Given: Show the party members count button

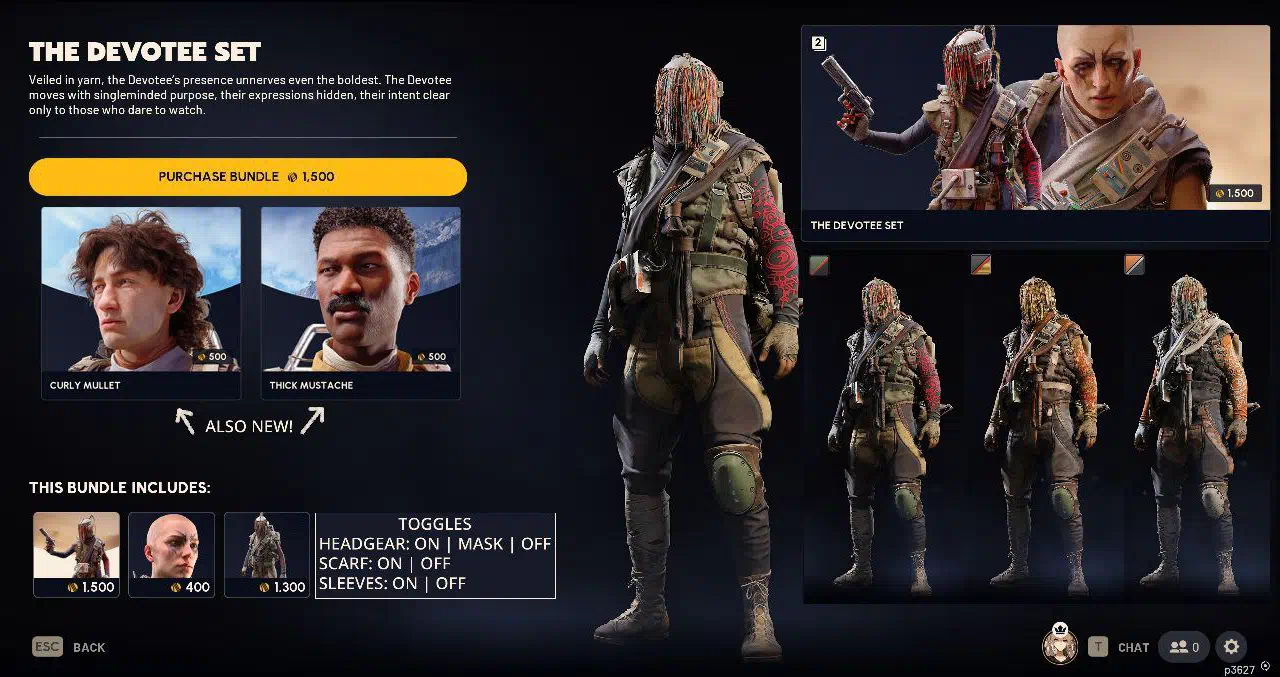Looking at the screenshot, I should (1183, 647).
